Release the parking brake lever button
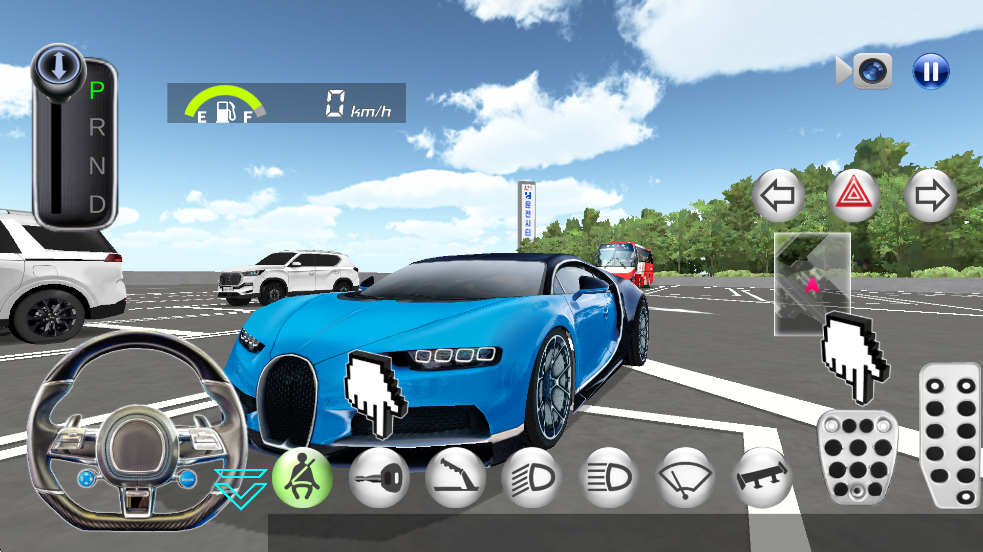The height and width of the screenshot is (552, 983). tap(456, 477)
